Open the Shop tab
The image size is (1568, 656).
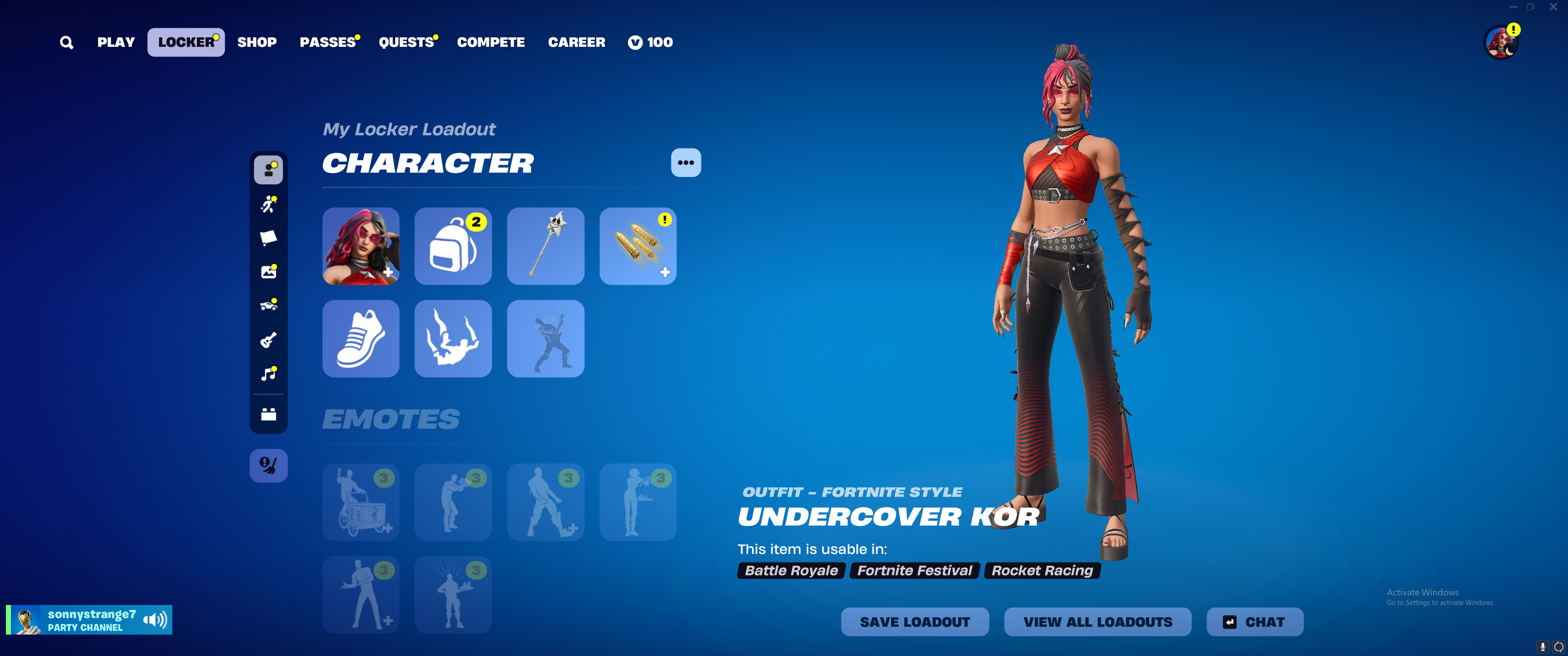click(x=257, y=43)
